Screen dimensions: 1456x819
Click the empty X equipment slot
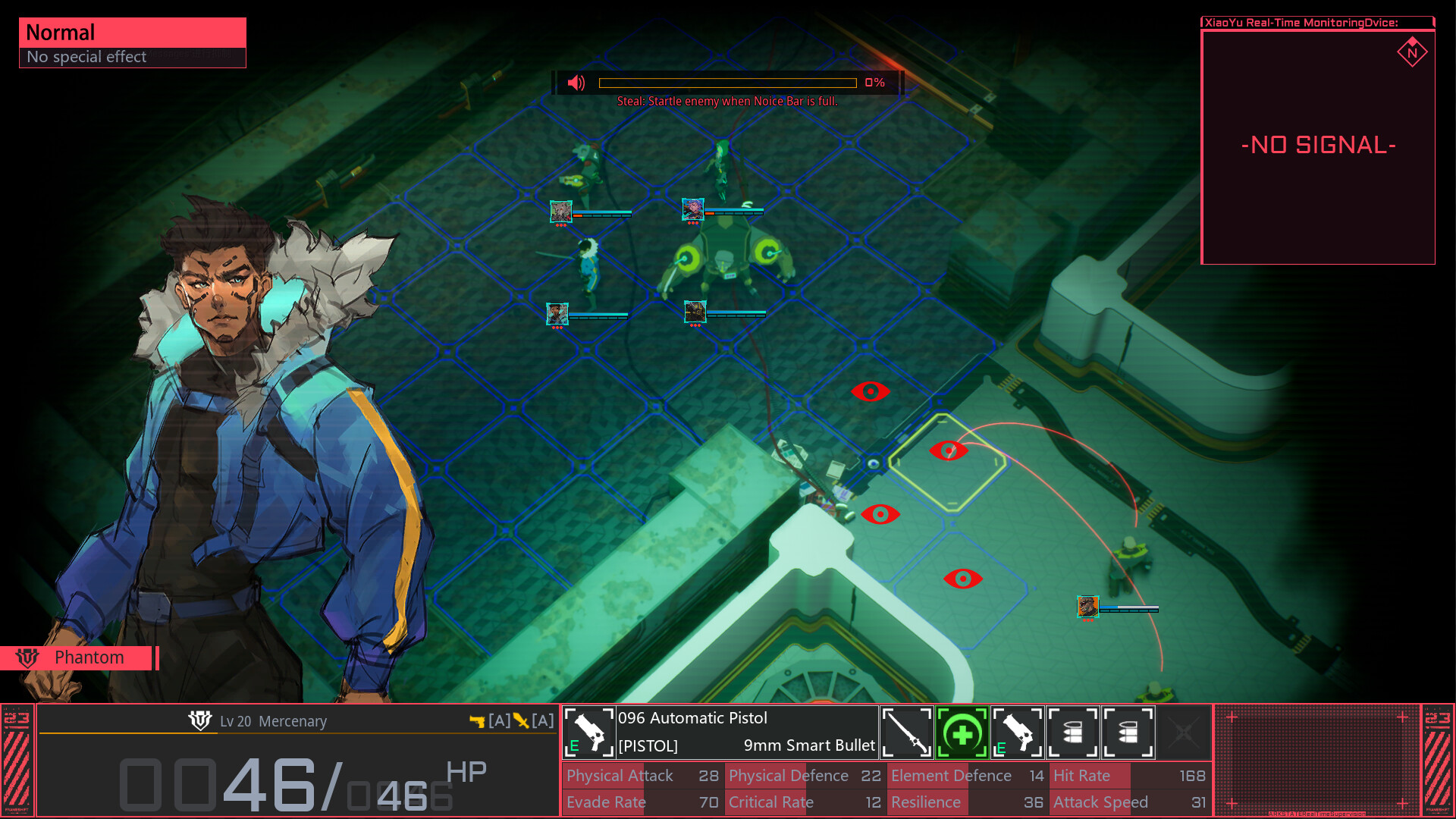tap(1181, 732)
